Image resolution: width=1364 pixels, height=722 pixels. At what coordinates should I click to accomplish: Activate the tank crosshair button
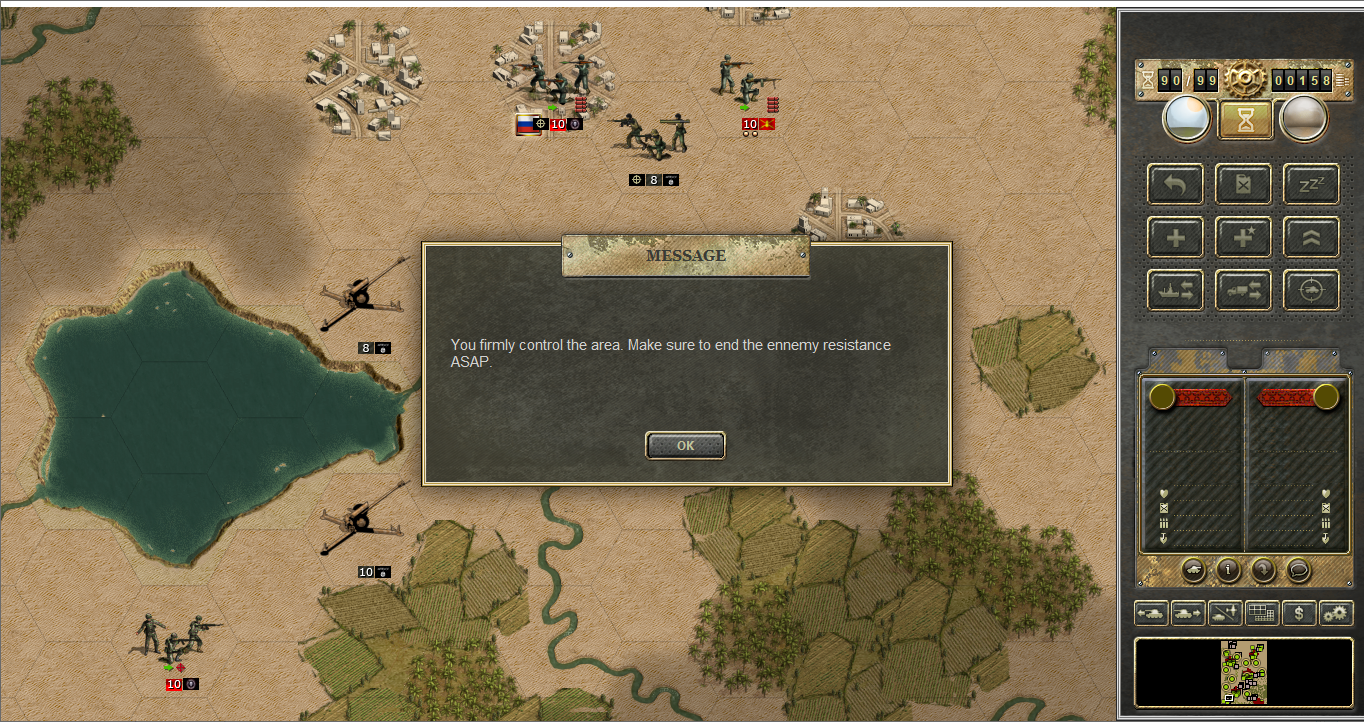[1311, 290]
